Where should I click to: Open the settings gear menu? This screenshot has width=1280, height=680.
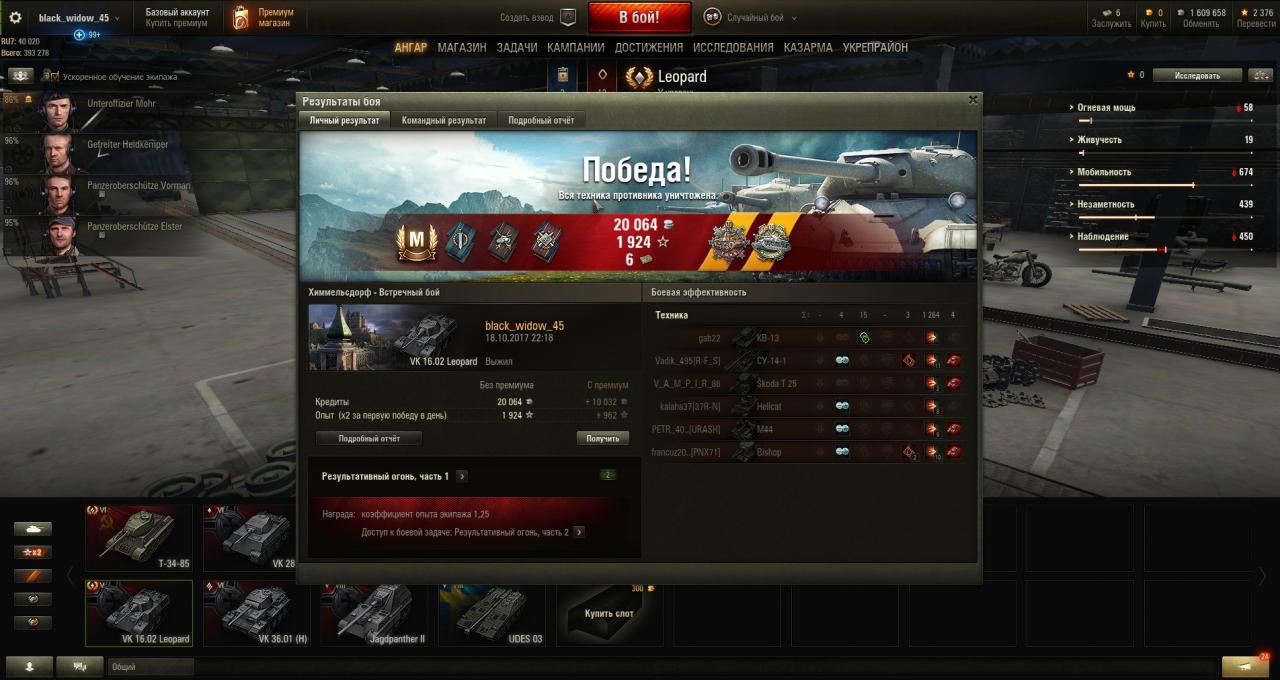(x=15, y=17)
